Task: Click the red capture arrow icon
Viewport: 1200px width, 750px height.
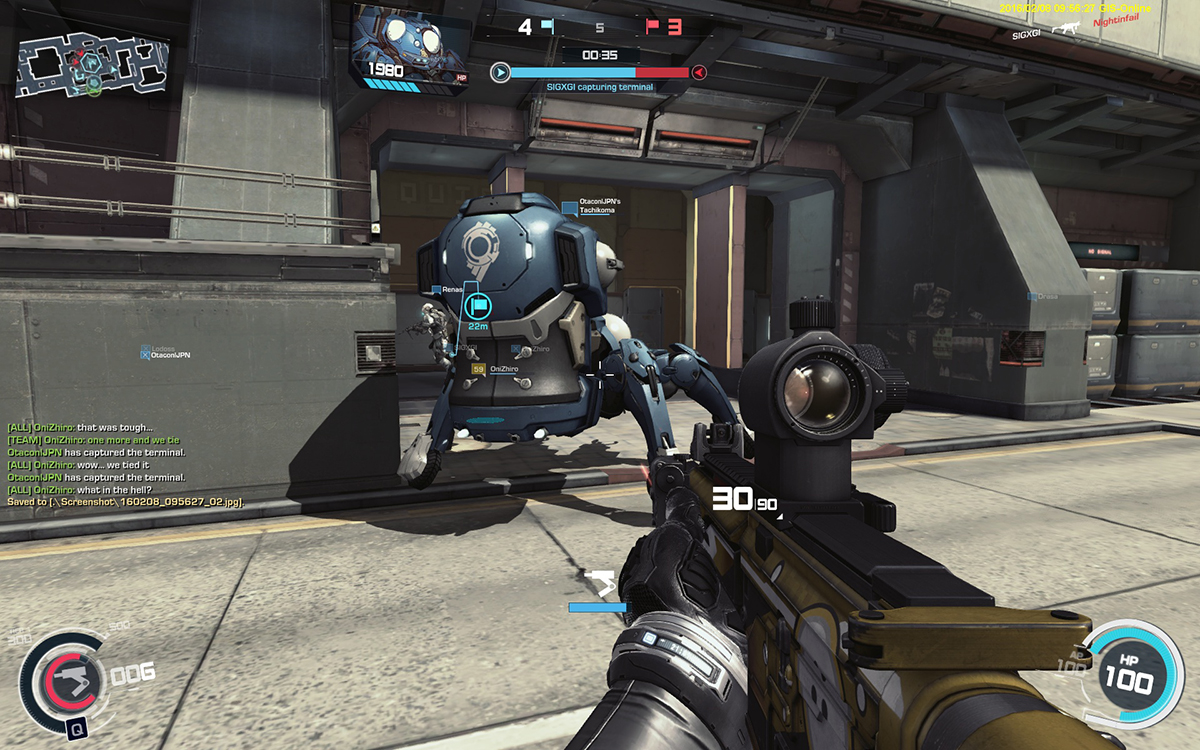Action: [x=699, y=72]
